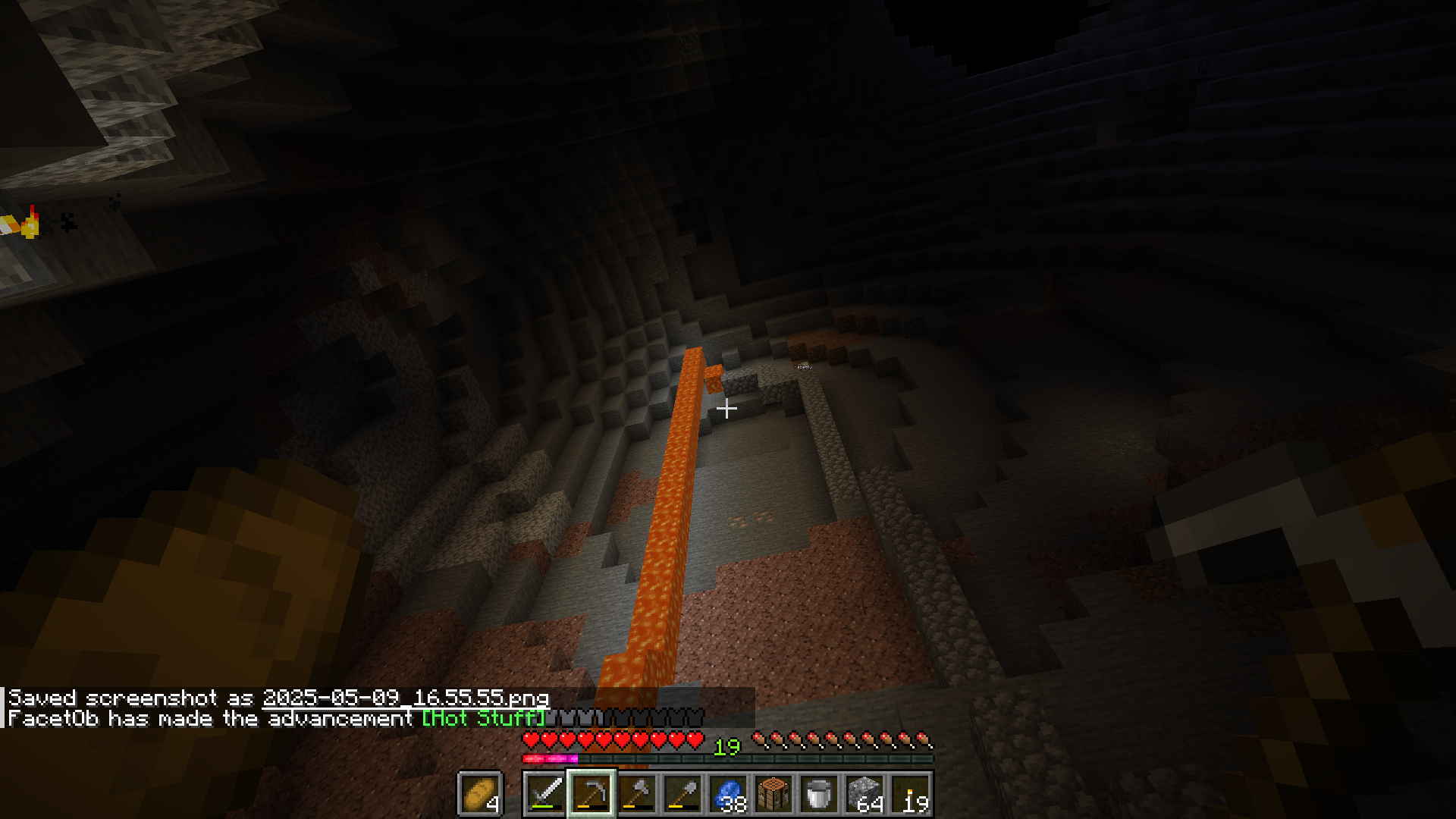
Task: Click the Hot Stuff advancement name in chat
Action: pyautogui.click(x=483, y=718)
